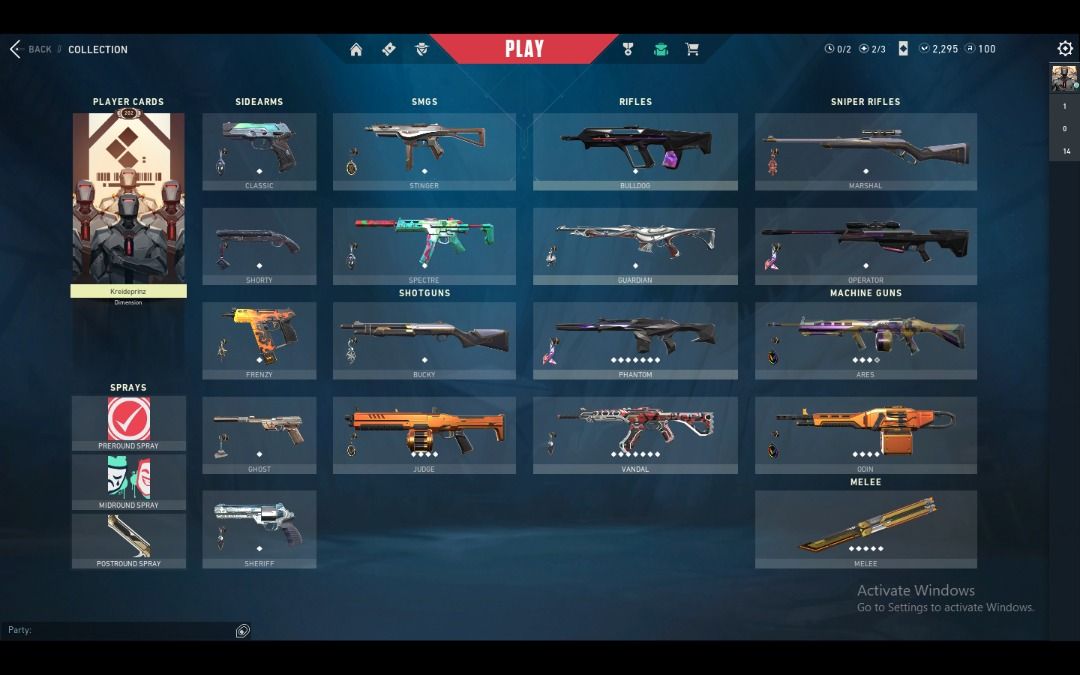
Task: Open the Melee knife slot
Action: (865, 528)
